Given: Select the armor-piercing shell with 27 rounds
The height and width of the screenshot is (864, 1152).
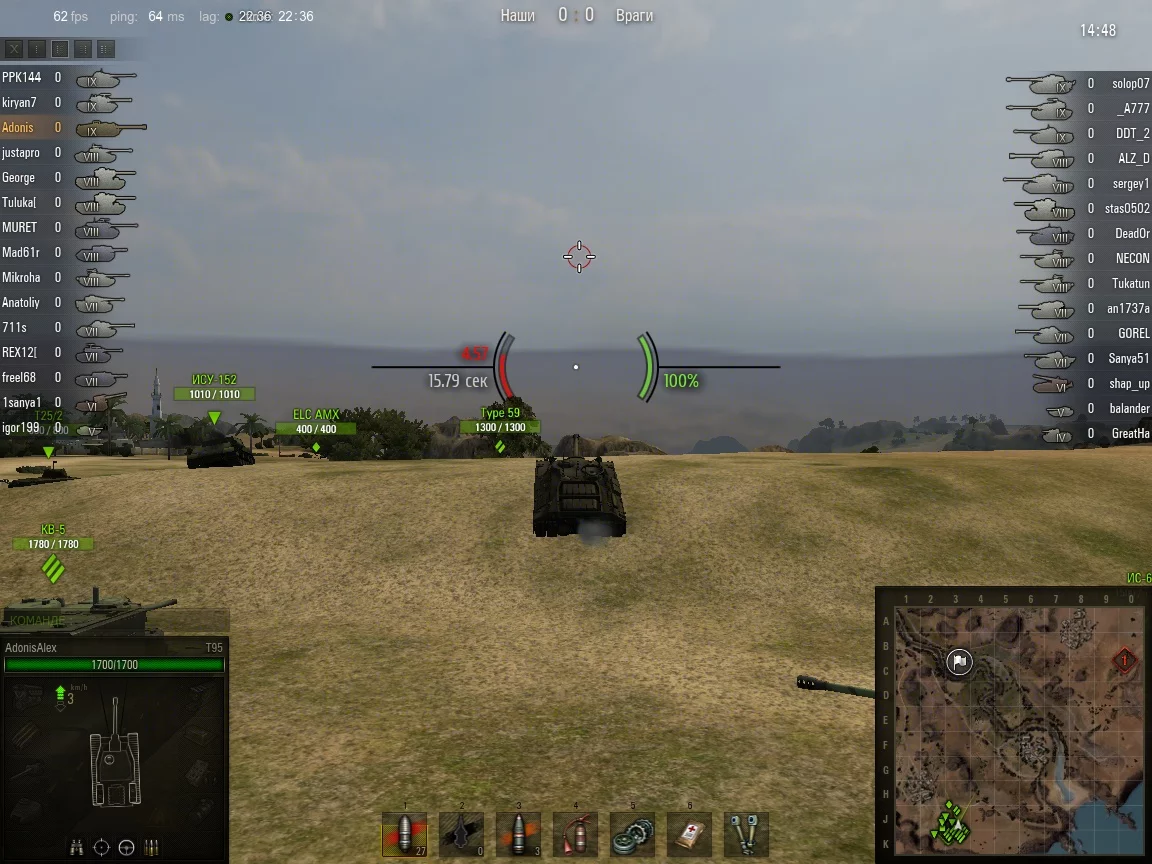Looking at the screenshot, I should pos(404,834).
